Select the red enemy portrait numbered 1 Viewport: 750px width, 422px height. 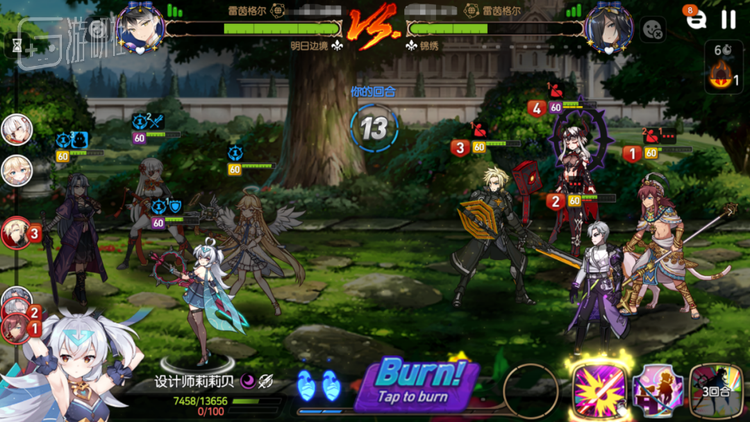[x=15, y=327]
